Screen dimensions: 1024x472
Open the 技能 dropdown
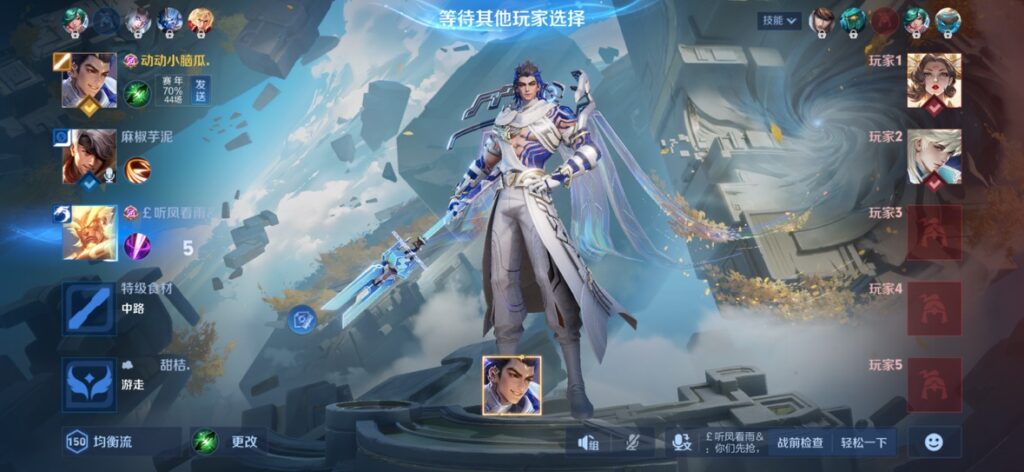pyautogui.click(x=781, y=20)
